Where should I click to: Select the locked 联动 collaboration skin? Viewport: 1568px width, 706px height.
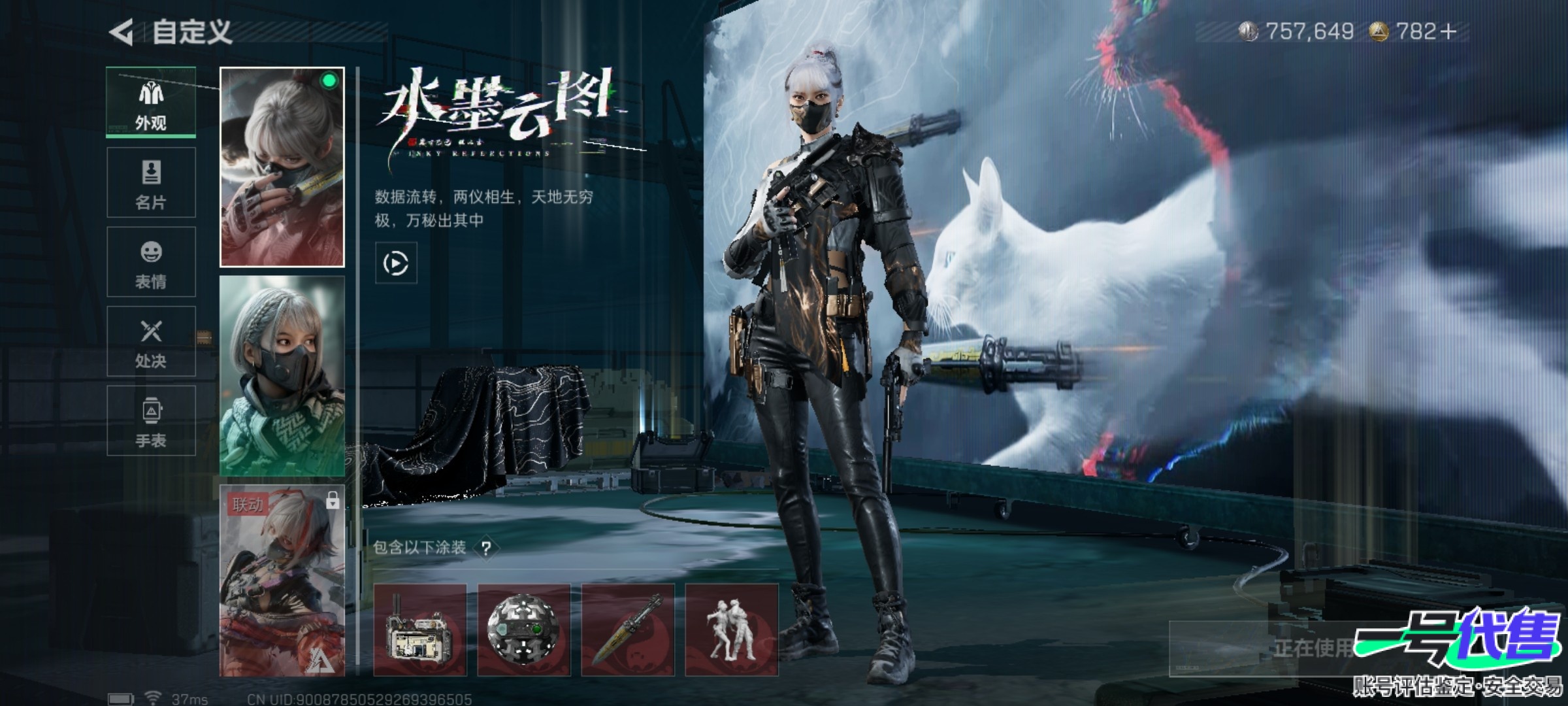(282, 580)
